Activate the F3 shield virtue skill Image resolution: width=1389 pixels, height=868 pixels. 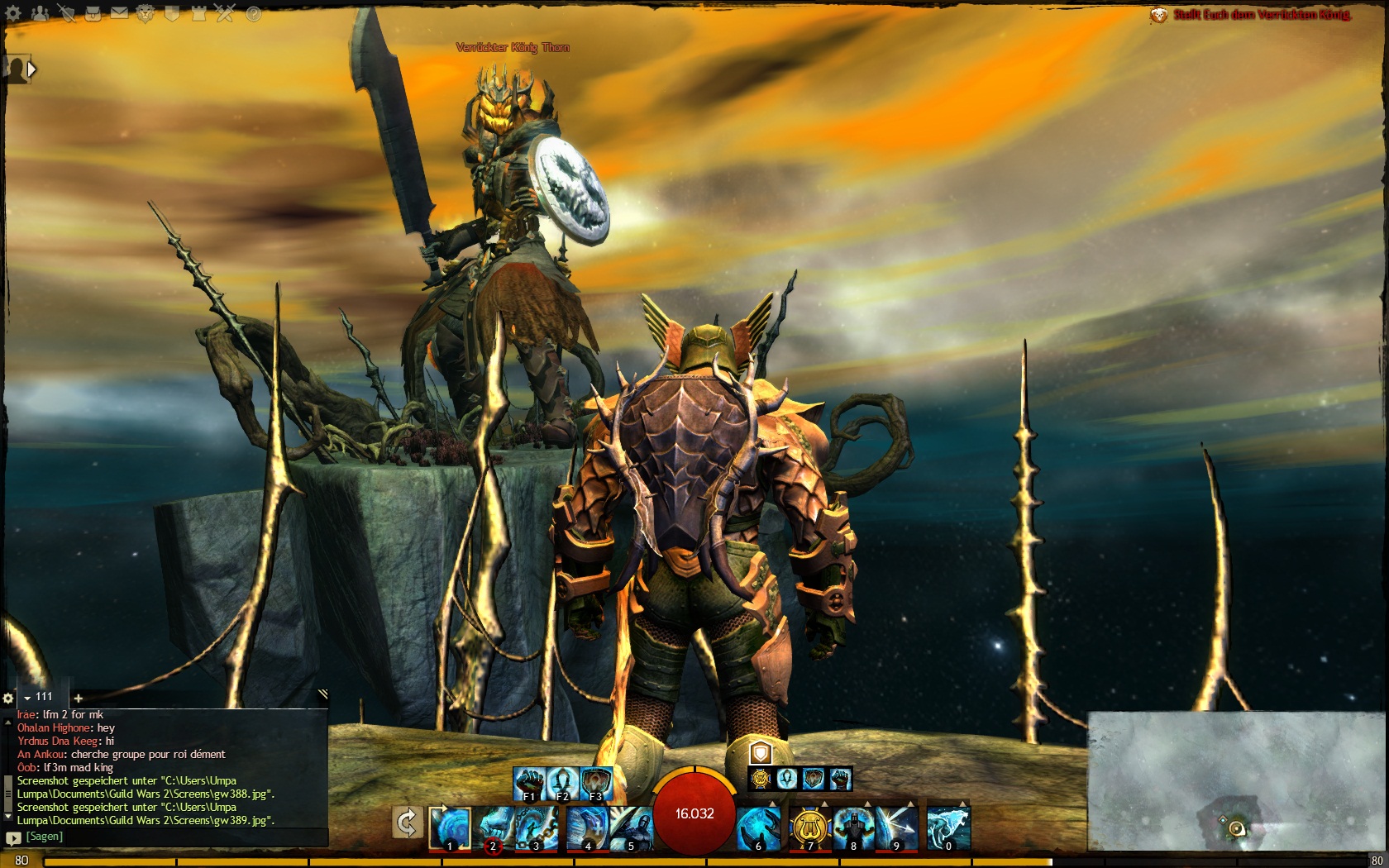(x=596, y=783)
